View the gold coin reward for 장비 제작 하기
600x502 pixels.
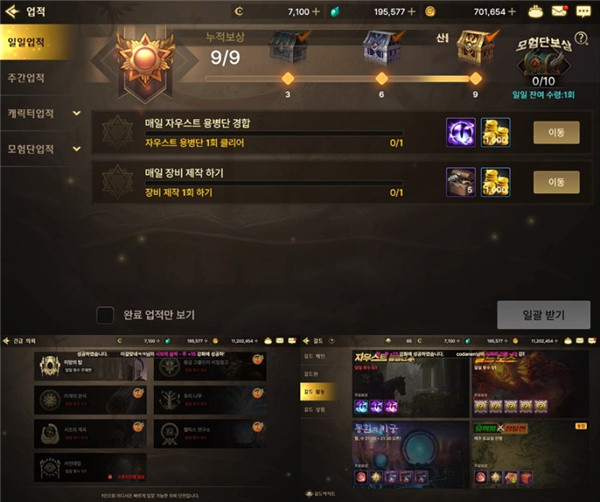[x=495, y=181]
